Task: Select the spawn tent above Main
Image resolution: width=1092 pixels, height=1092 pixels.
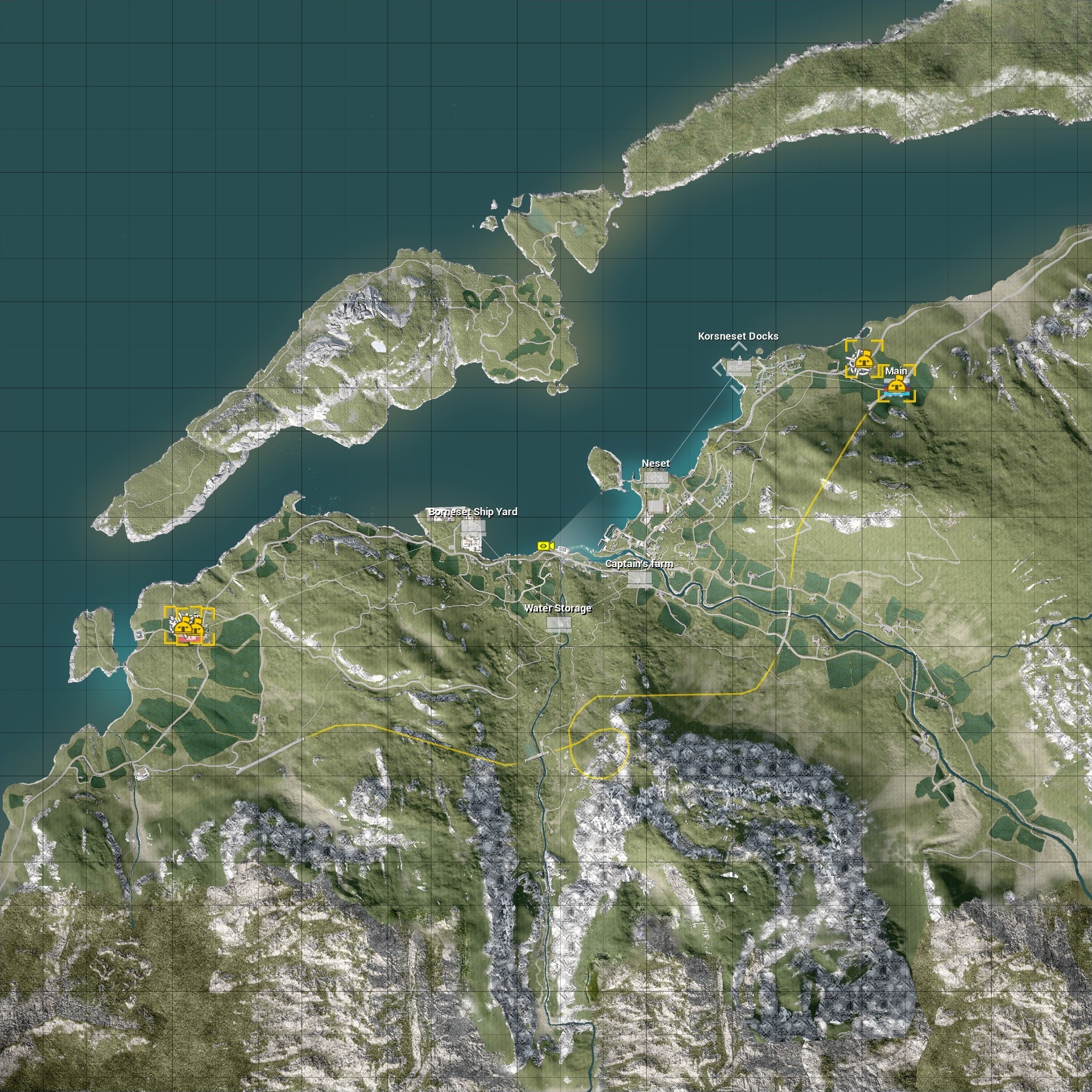Action: click(x=863, y=359)
